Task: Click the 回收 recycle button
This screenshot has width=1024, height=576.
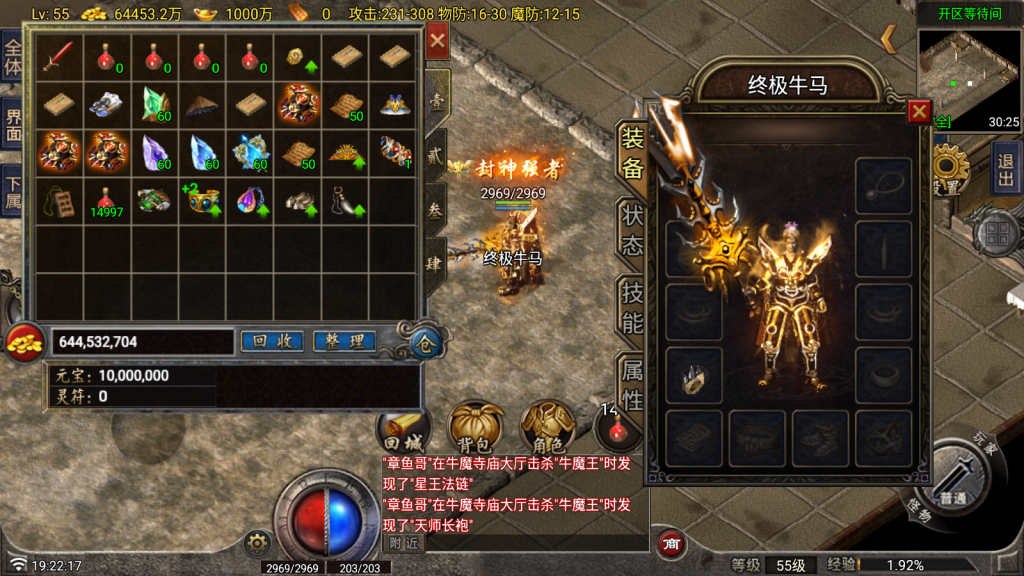Action: coord(272,341)
